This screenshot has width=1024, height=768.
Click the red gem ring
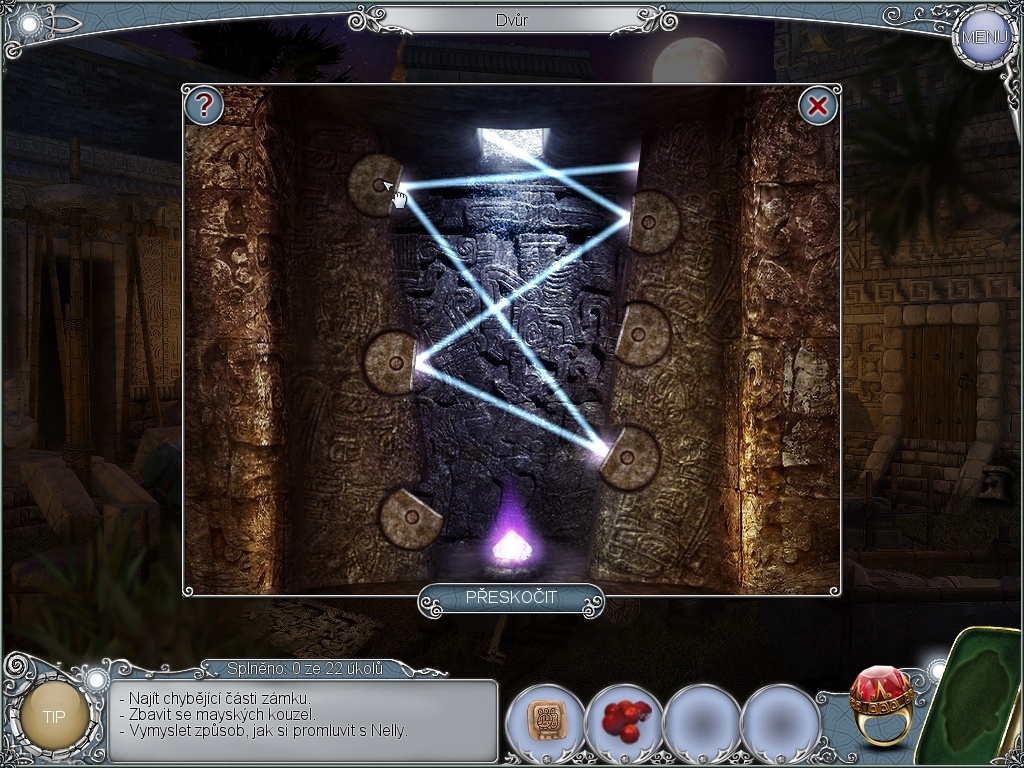880,704
